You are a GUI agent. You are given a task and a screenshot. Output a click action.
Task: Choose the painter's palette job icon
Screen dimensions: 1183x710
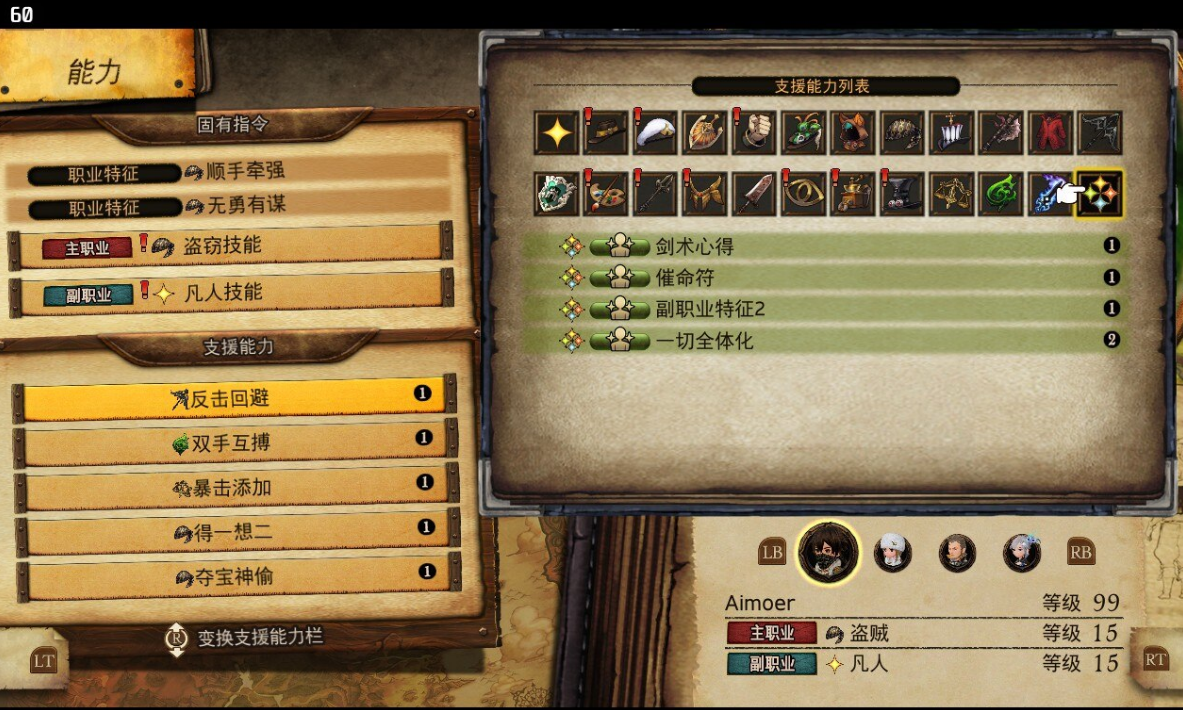tap(605, 194)
